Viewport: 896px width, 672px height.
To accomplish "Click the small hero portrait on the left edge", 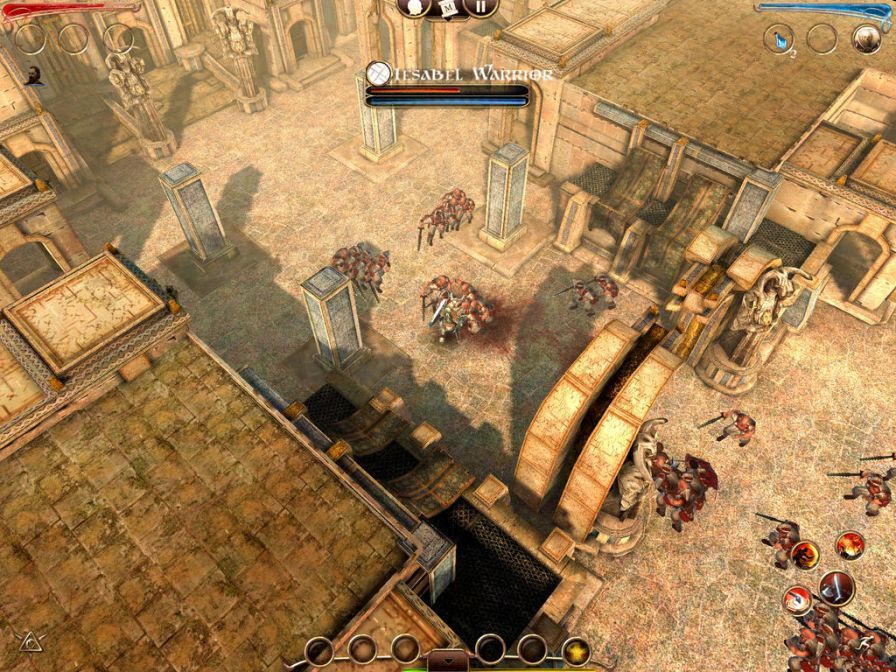I will tap(35, 75).
